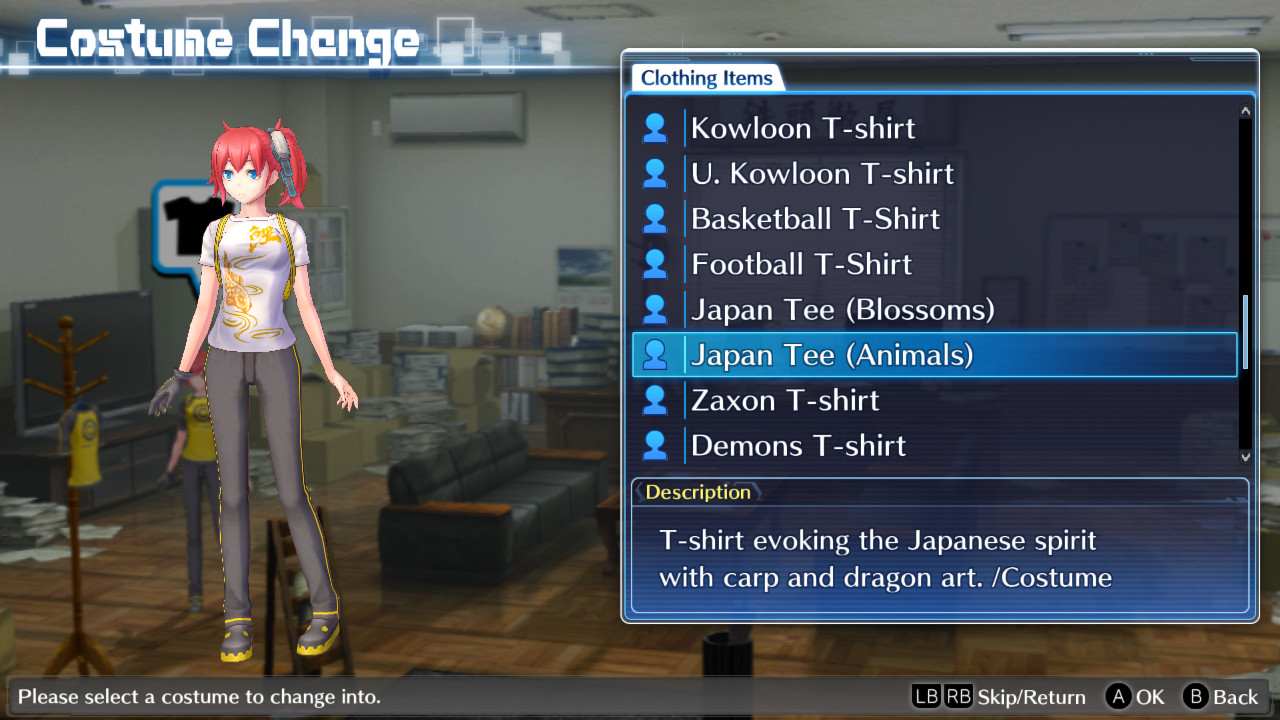Click the avatar icon beside U. Kowloon T-shirt
Image resolution: width=1280 pixels, height=720 pixels.
656,172
